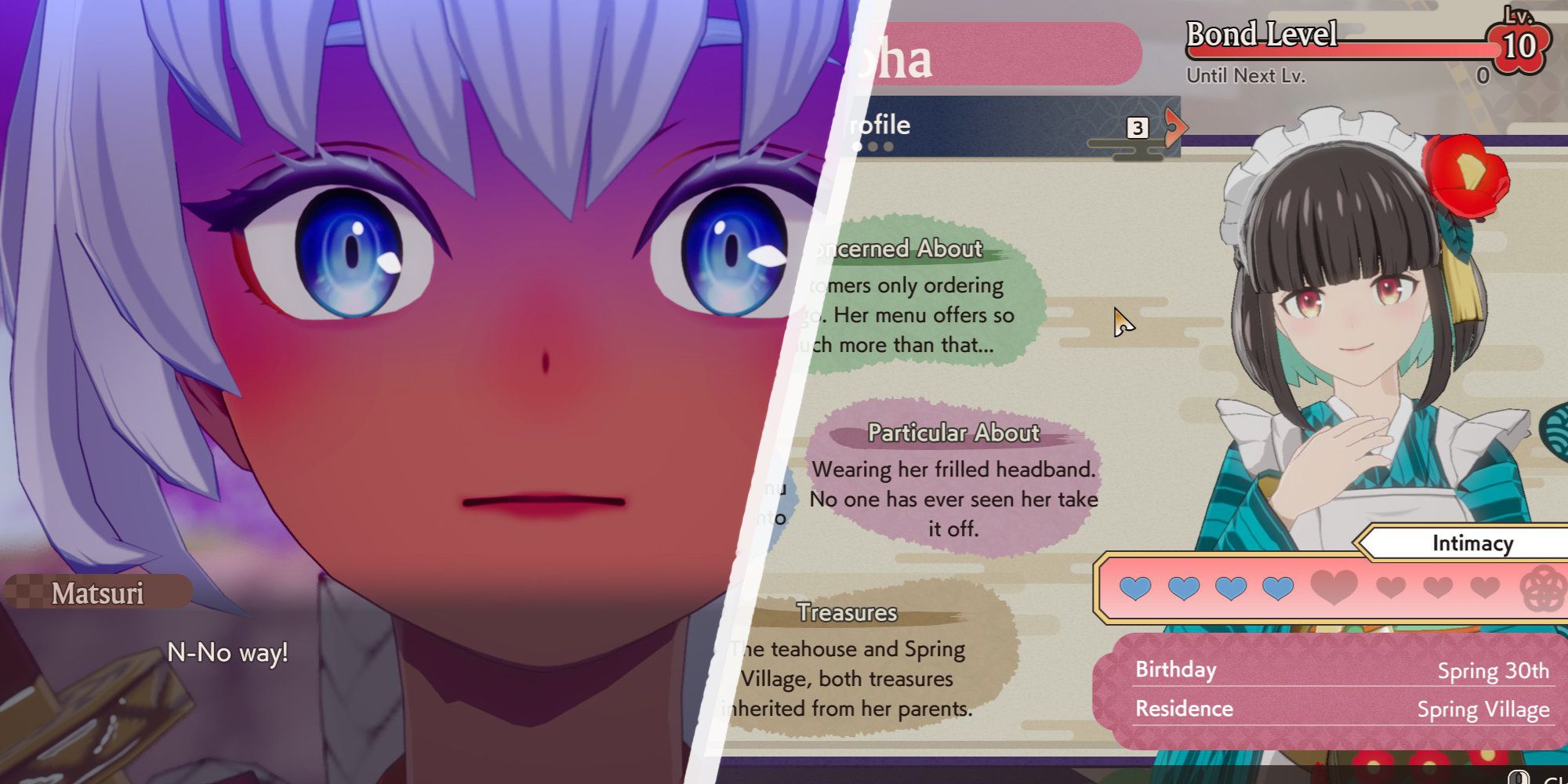Select the dimmed large fifth heart icon

(1333, 586)
